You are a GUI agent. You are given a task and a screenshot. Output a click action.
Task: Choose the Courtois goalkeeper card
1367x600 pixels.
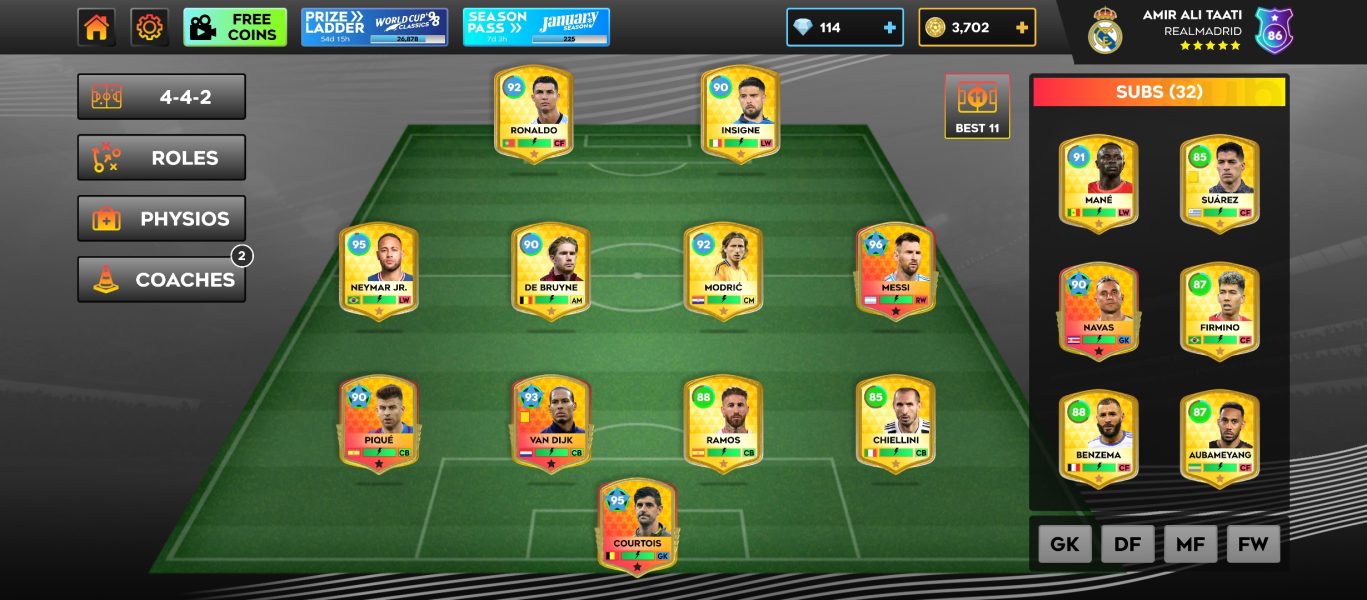pos(637,526)
